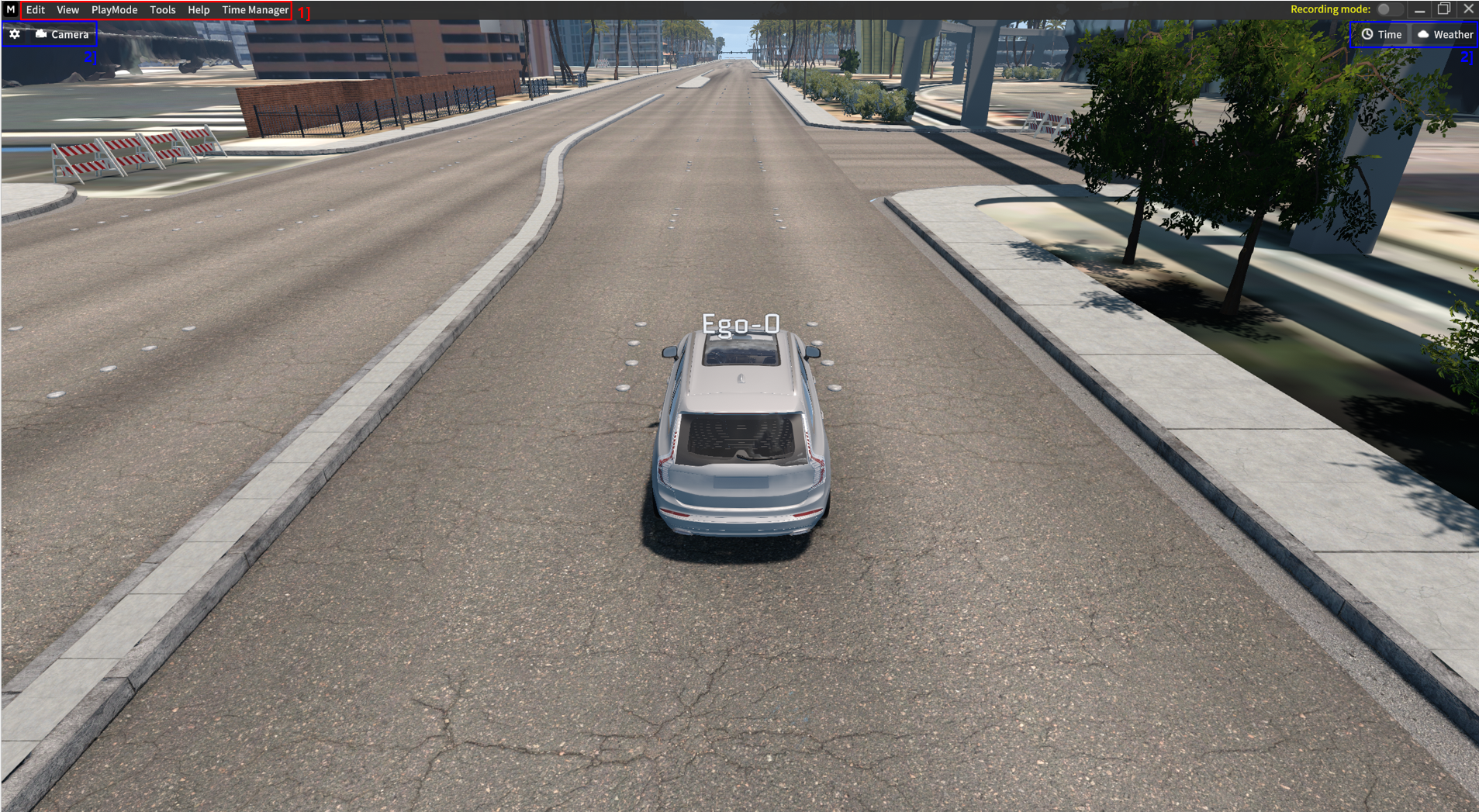Click the cloud icon on the Weather button
Viewport: 1479px width, 812px height.
click(x=1424, y=34)
